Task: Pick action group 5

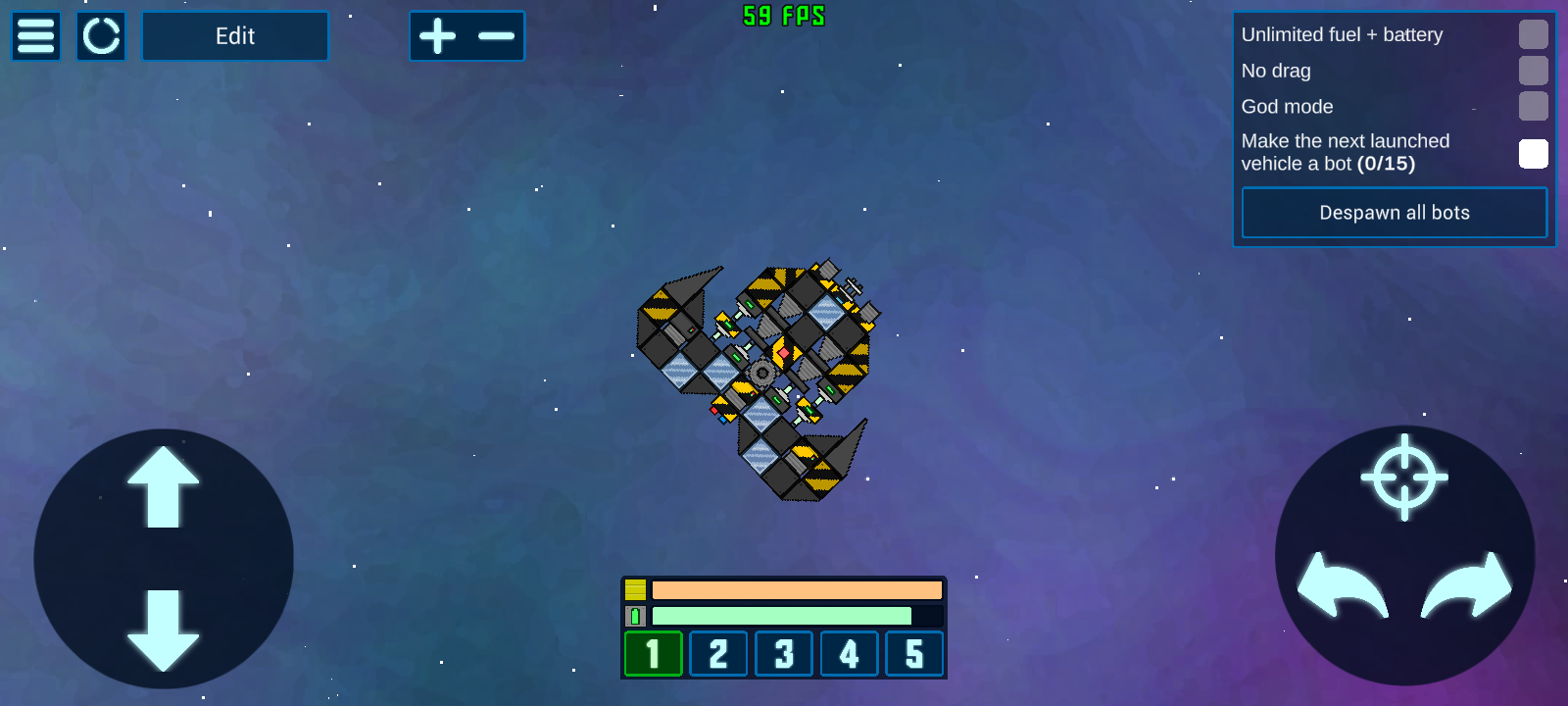Action: pyautogui.click(x=914, y=654)
